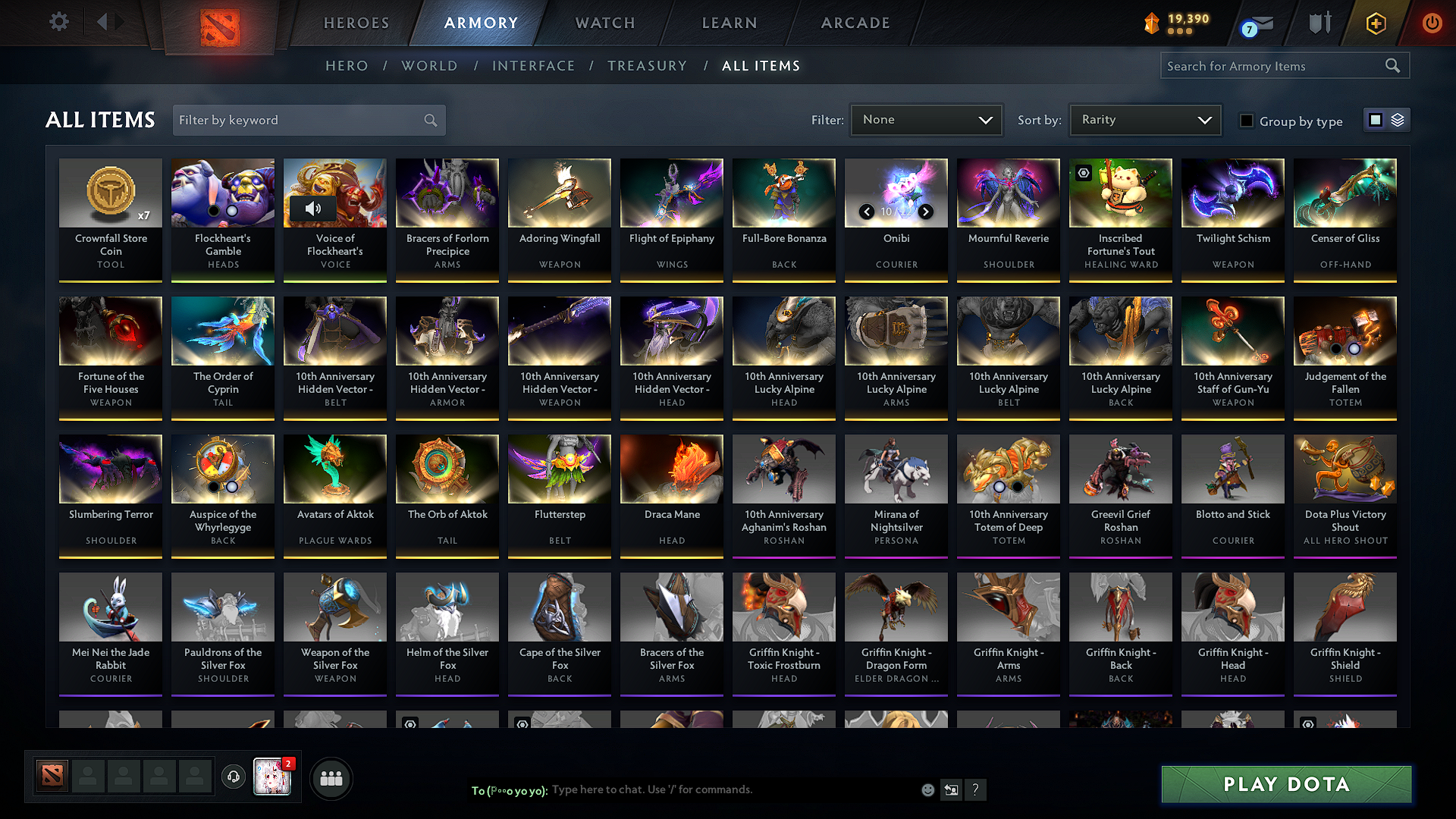
Task: Switch to the stacked grouping view toggle
Action: pyautogui.click(x=1398, y=119)
